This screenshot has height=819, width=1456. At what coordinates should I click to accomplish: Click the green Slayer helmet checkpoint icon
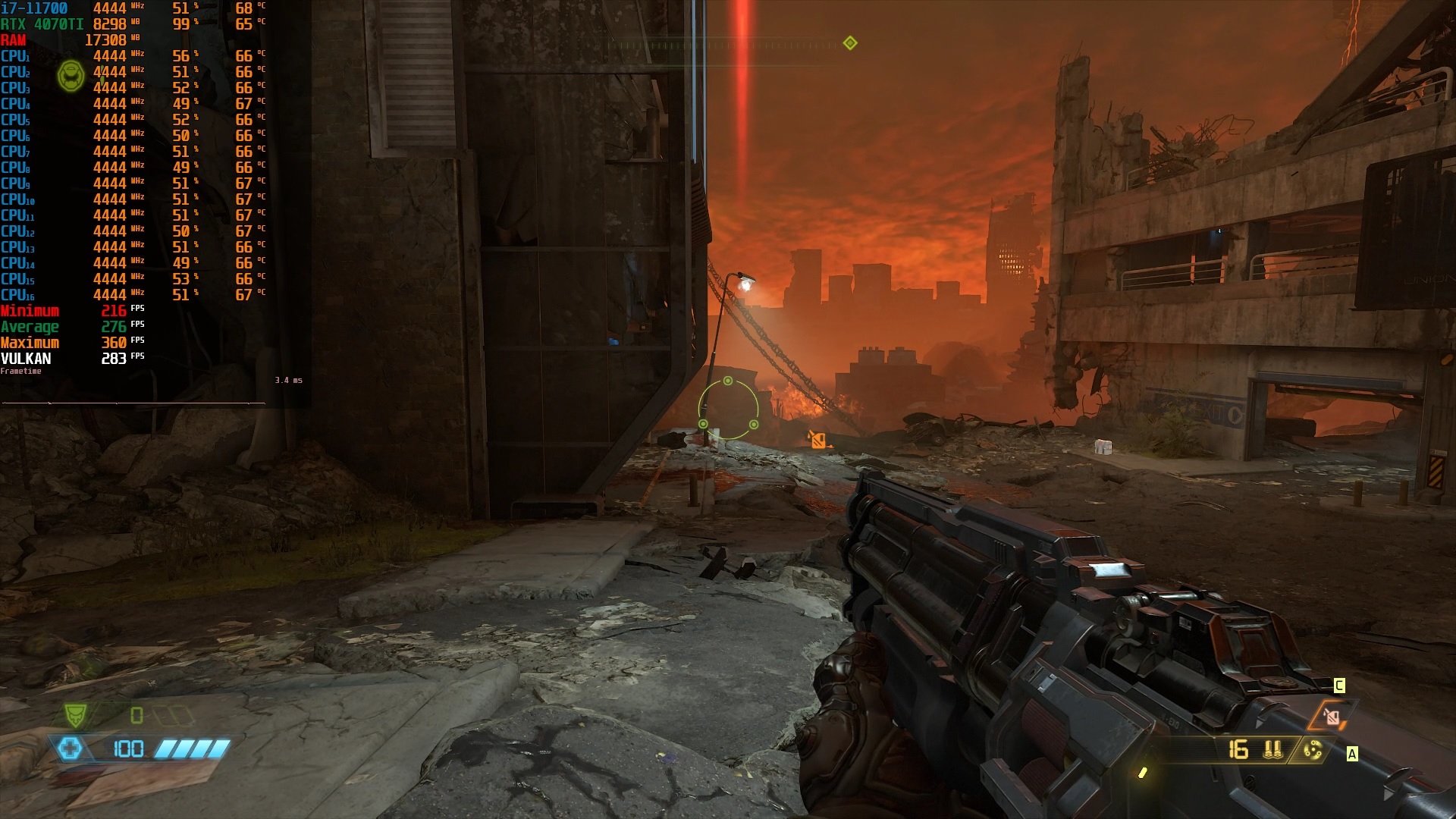point(71,77)
